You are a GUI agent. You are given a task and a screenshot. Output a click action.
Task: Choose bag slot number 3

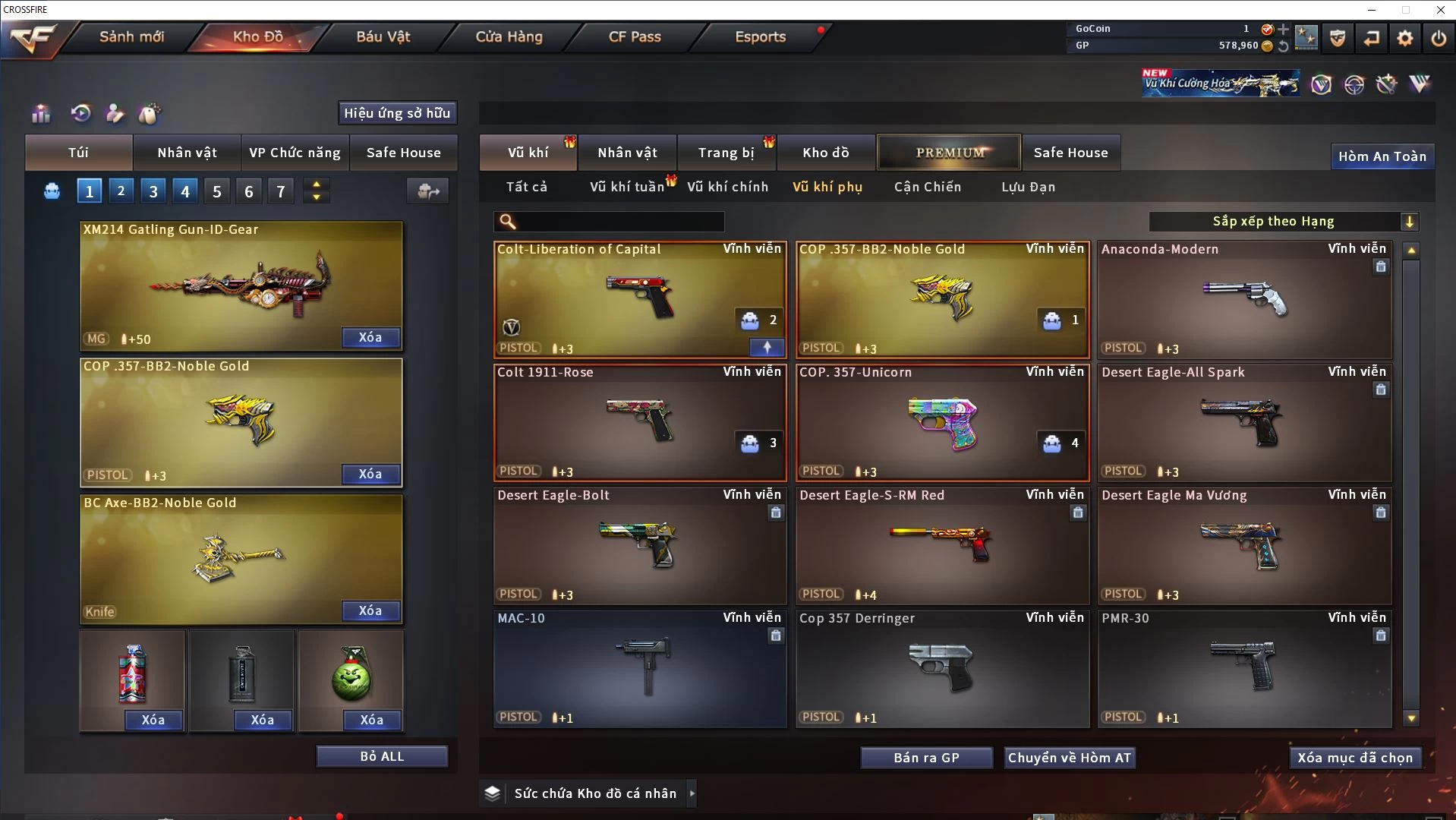(153, 191)
